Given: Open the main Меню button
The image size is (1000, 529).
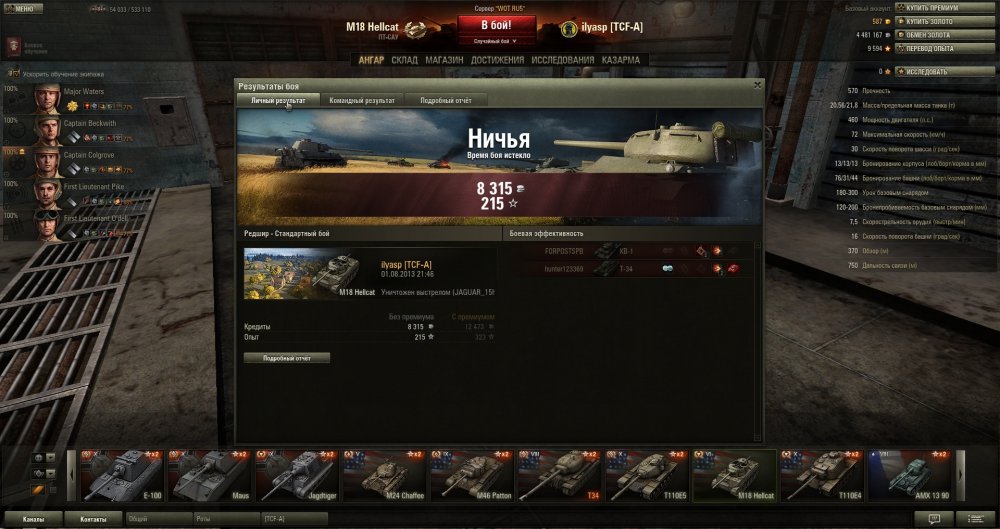Looking at the screenshot, I should [x=22, y=8].
